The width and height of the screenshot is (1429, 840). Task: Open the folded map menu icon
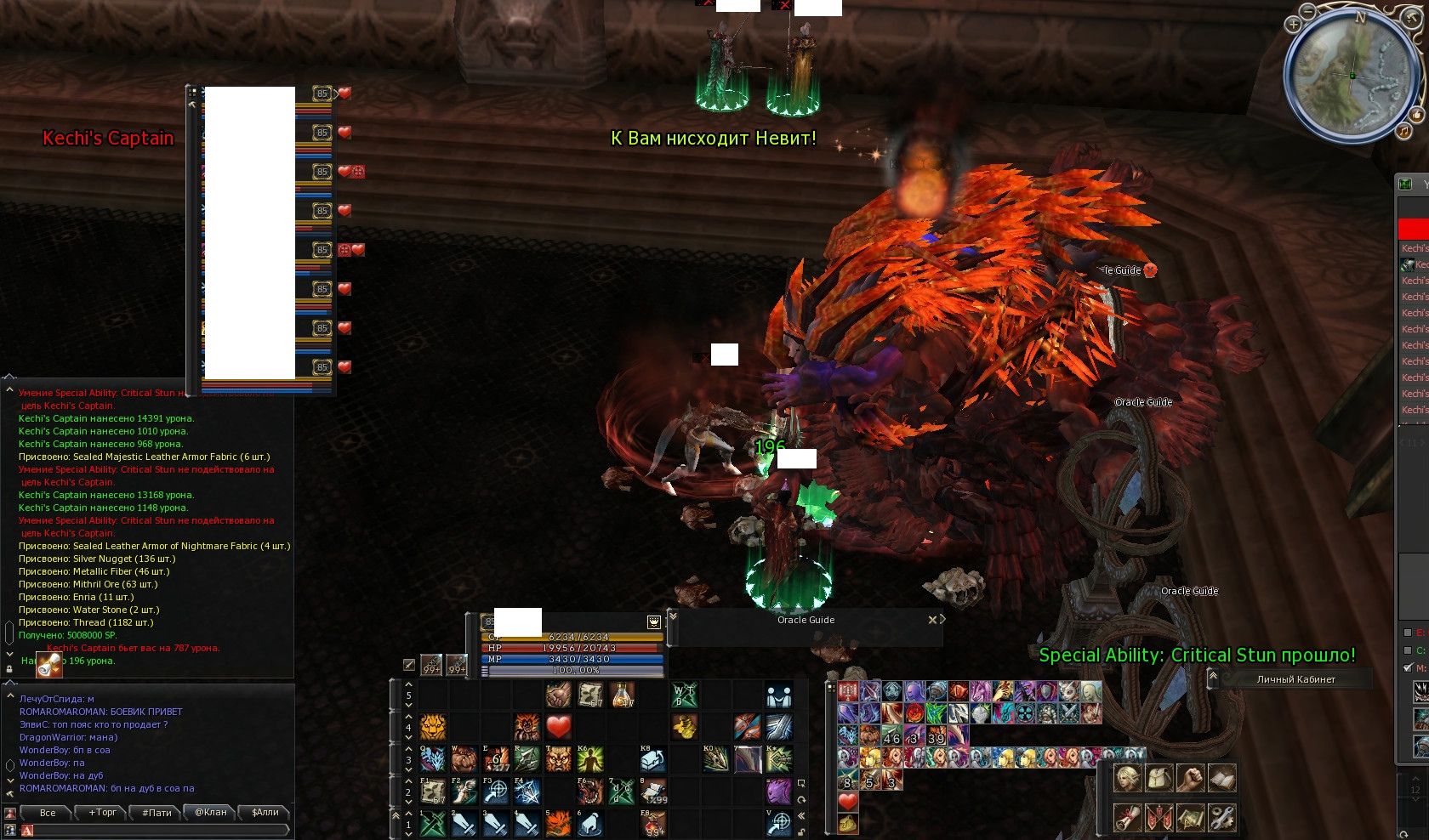pyautogui.click(x=1190, y=817)
